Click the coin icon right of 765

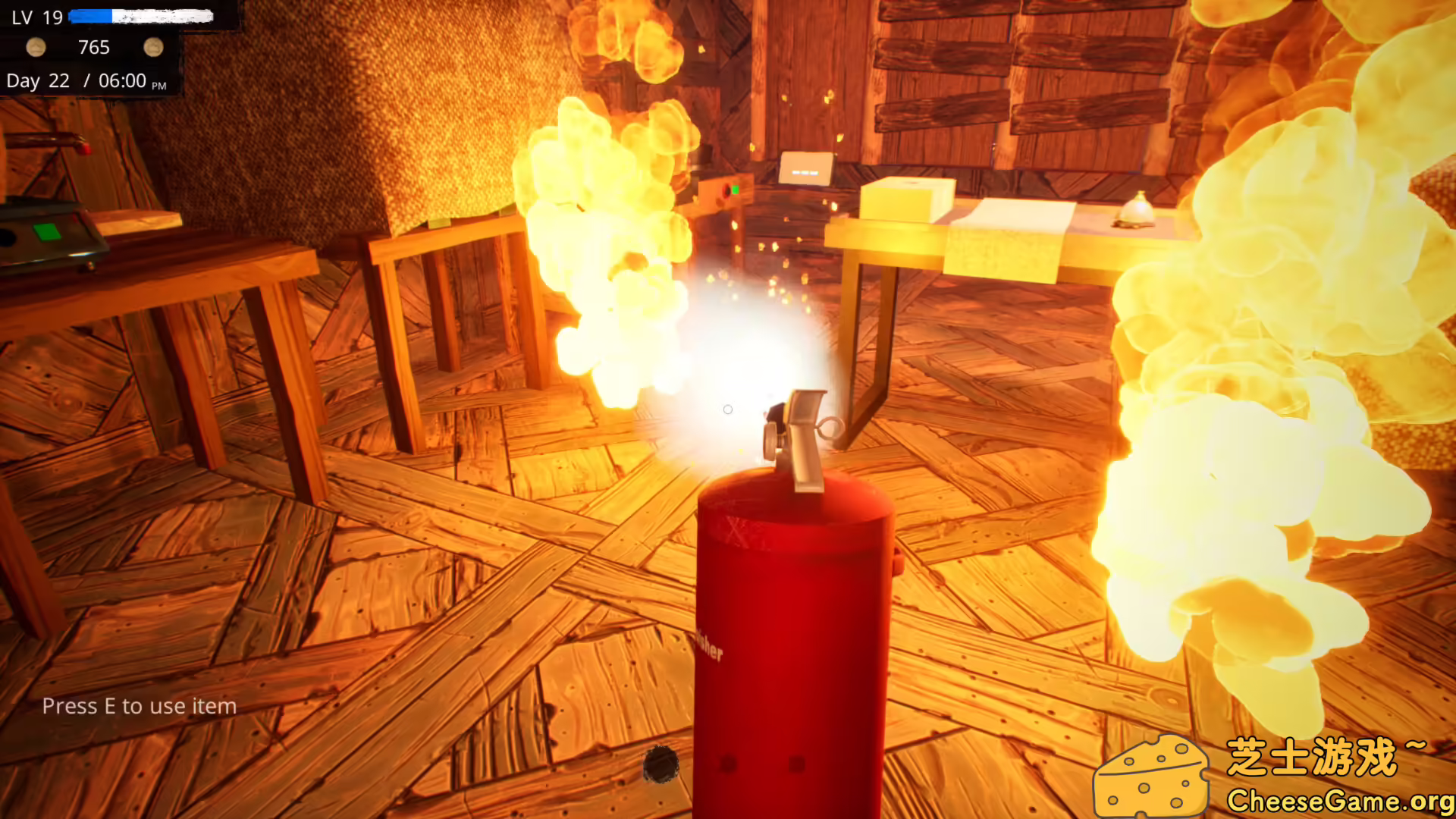(154, 47)
